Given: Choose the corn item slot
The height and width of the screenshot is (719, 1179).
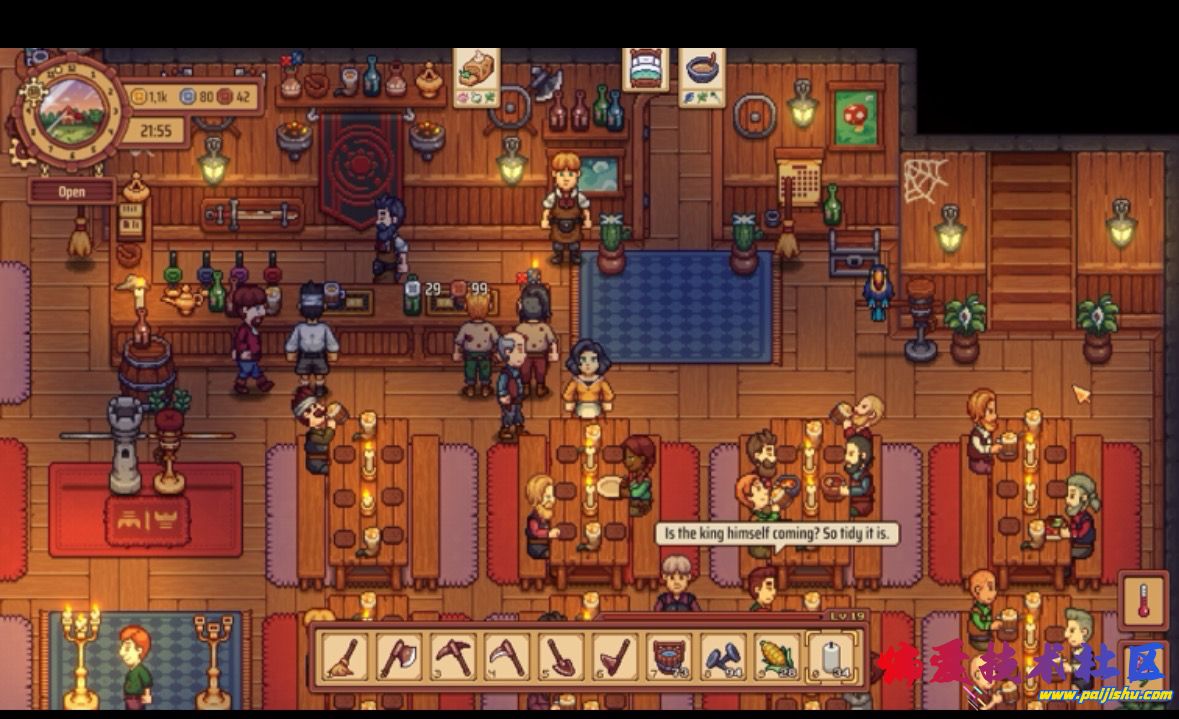Looking at the screenshot, I should point(777,657).
